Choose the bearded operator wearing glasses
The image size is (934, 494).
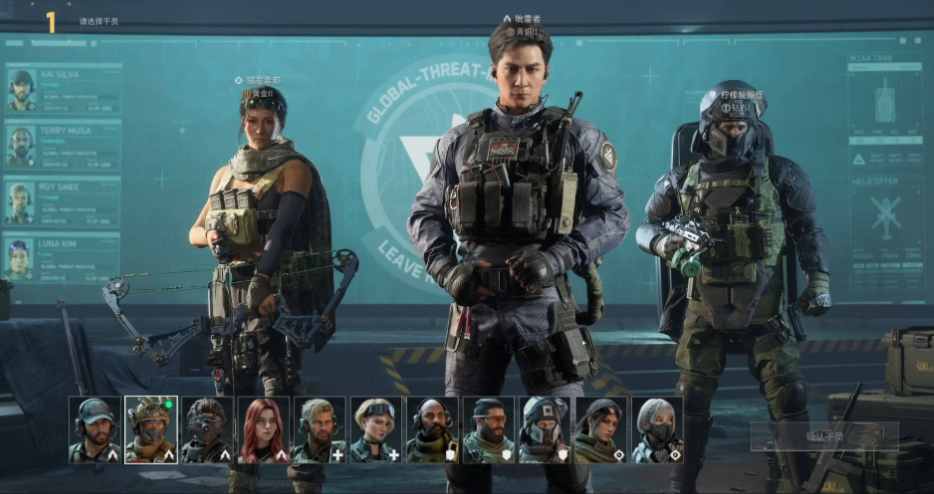pos(489,430)
